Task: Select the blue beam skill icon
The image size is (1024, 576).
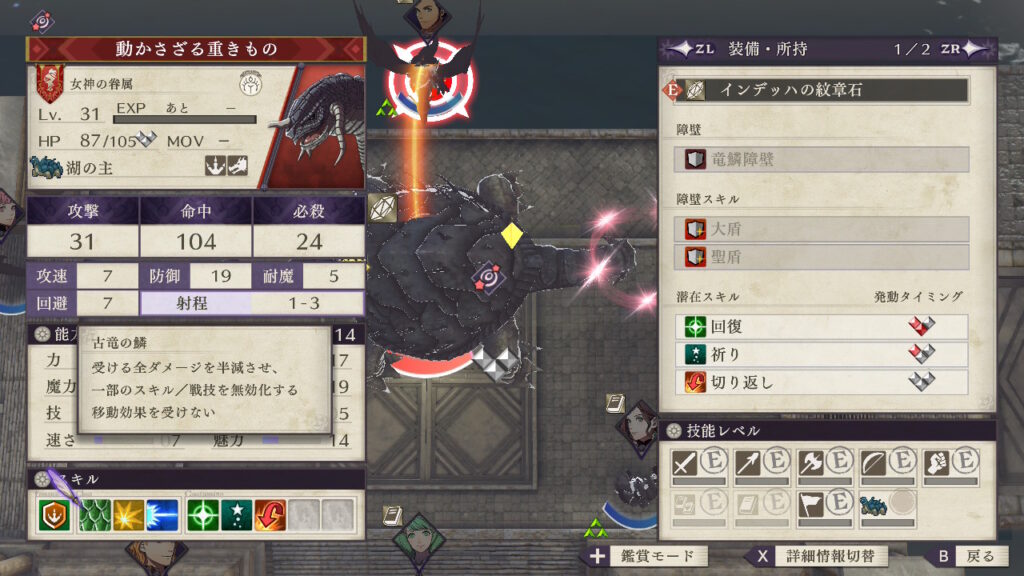Action: 162,514
